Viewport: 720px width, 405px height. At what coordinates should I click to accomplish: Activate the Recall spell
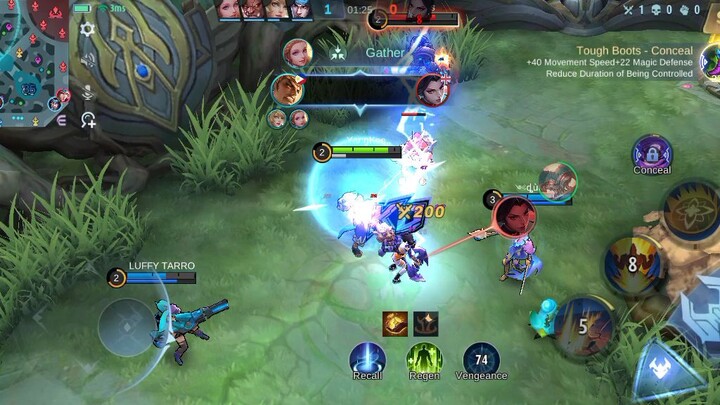click(367, 360)
